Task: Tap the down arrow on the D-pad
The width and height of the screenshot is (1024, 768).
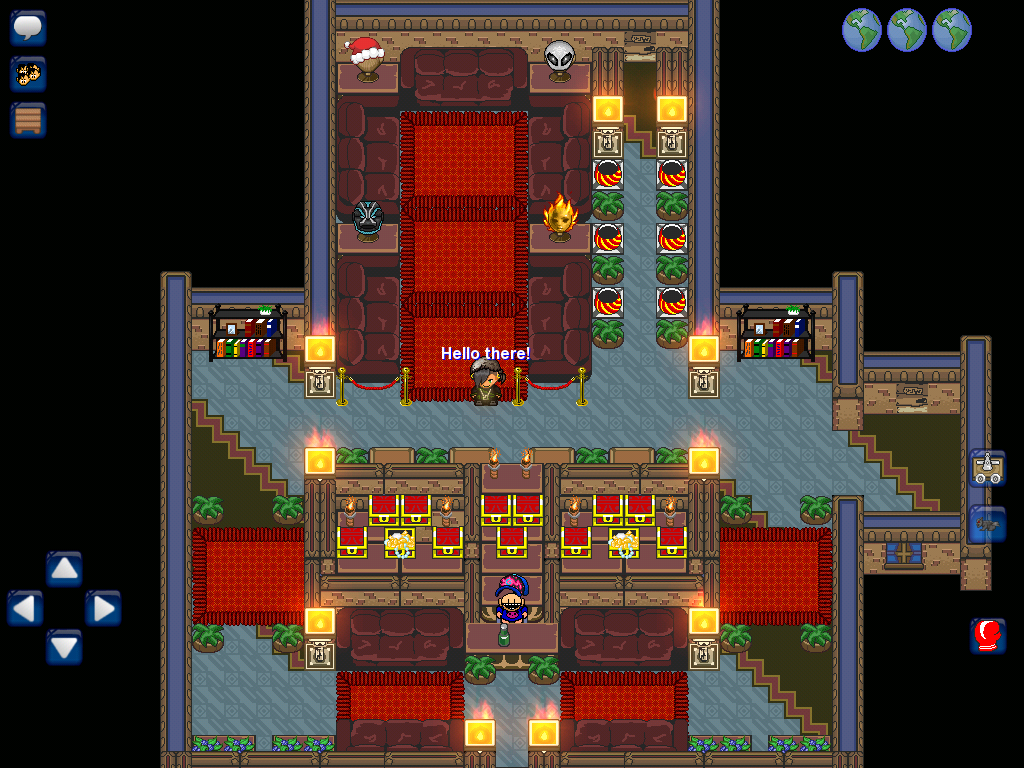Action: [x=64, y=647]
